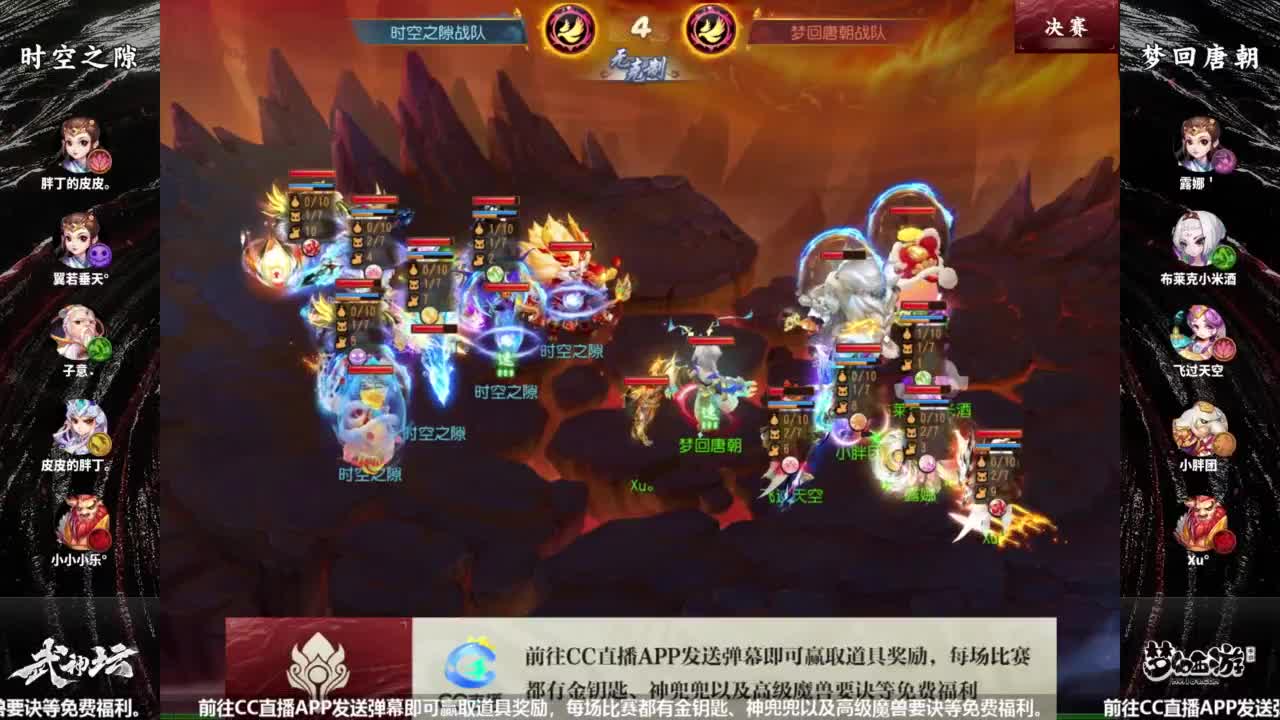This screenshot has width=1280, height=720.
Task: Click the purple badge under 露娜's avatar
Action: tap(1225, 163)
